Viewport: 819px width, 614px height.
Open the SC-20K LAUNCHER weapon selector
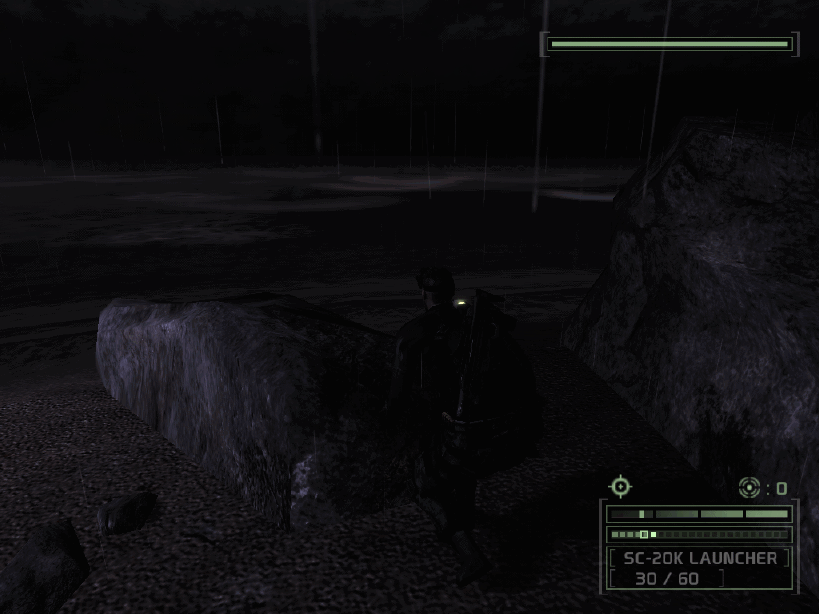point(699,558)
